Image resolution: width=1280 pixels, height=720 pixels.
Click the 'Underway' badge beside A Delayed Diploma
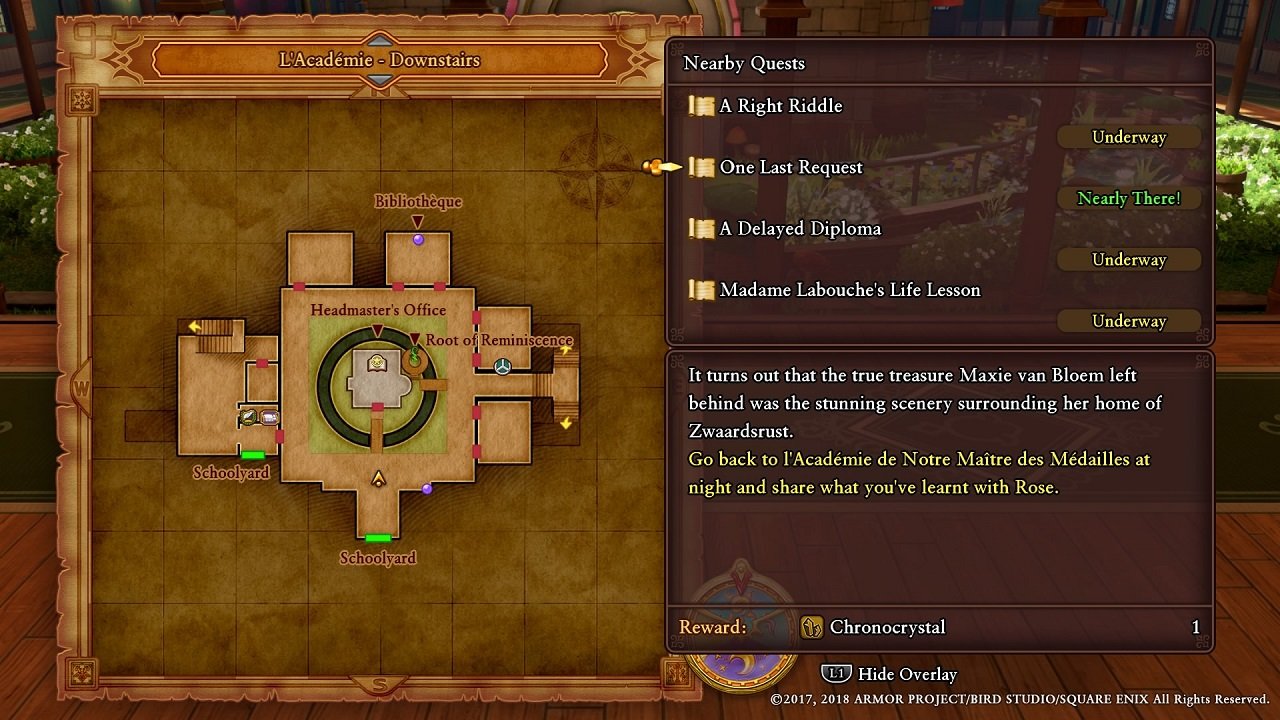(1128, 259)
